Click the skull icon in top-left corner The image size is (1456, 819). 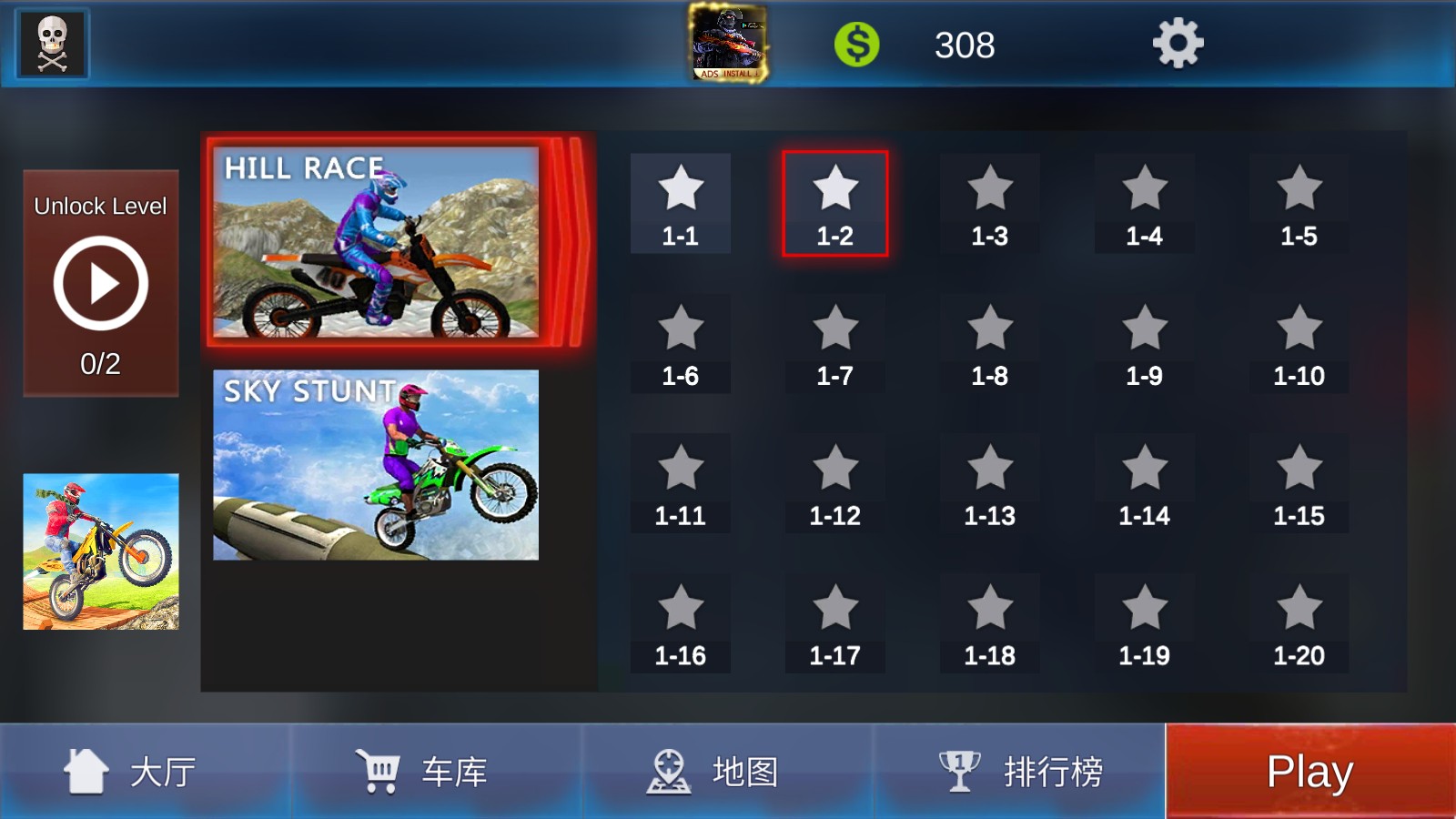coord(51,44)
